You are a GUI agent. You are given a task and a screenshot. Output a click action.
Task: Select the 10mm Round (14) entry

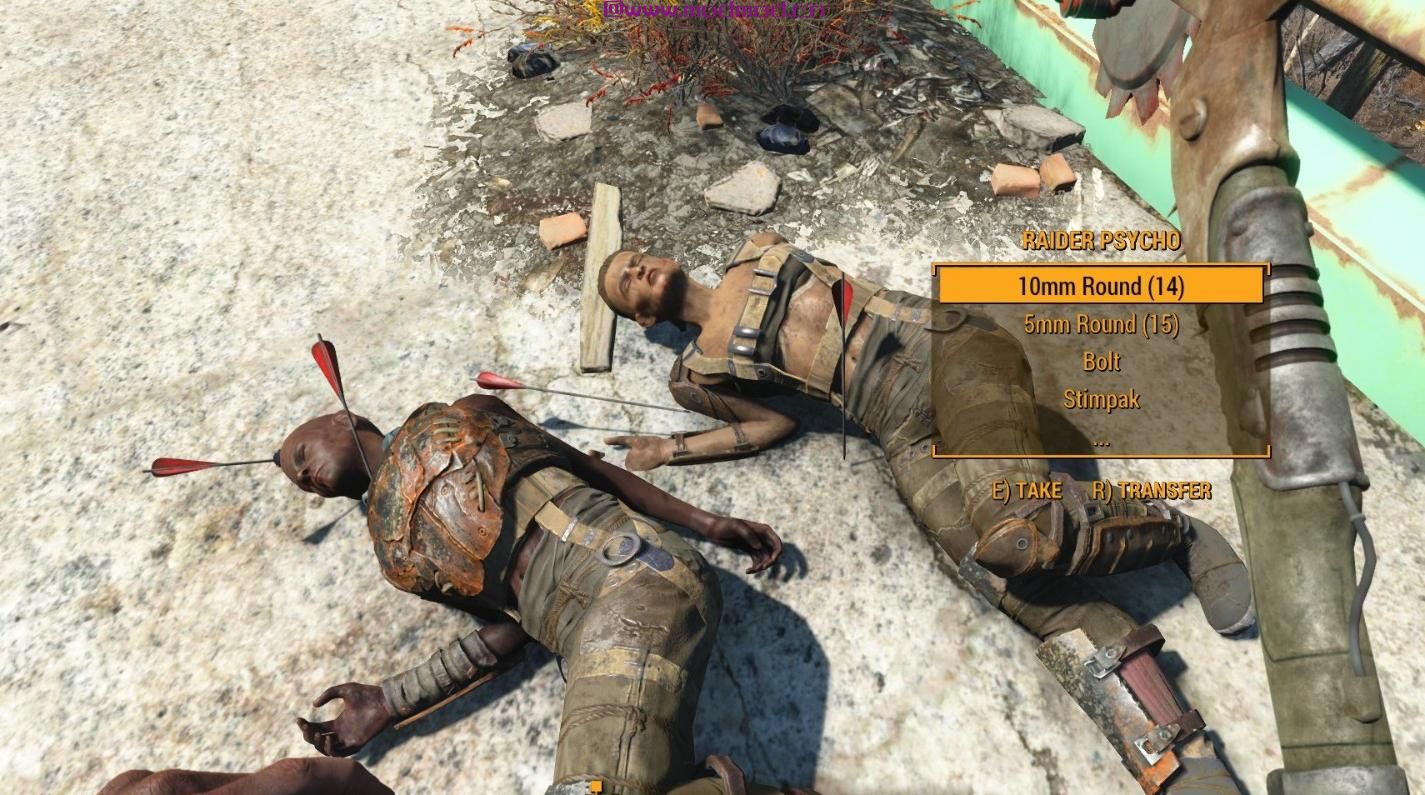pos(1100,286)
